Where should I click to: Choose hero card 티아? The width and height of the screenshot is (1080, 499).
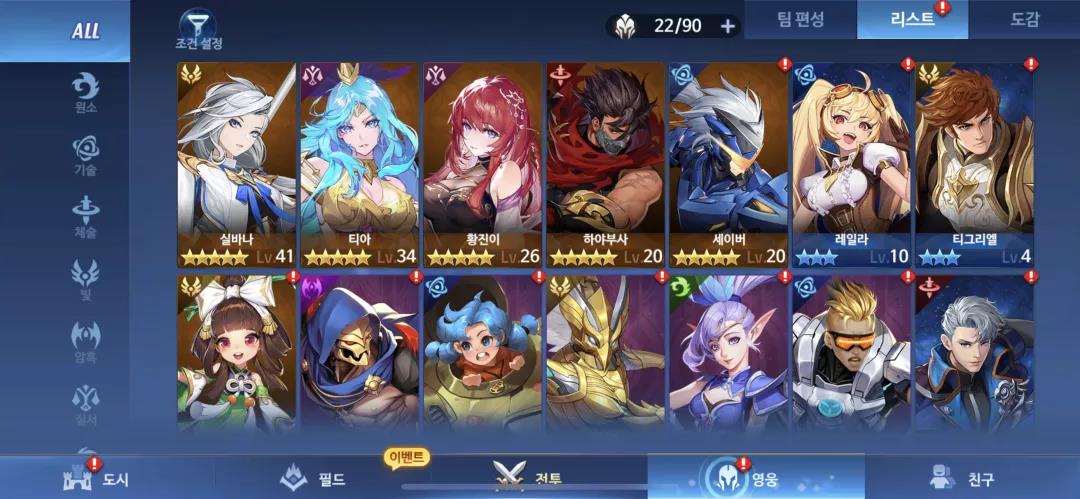[x=359, y=165]
